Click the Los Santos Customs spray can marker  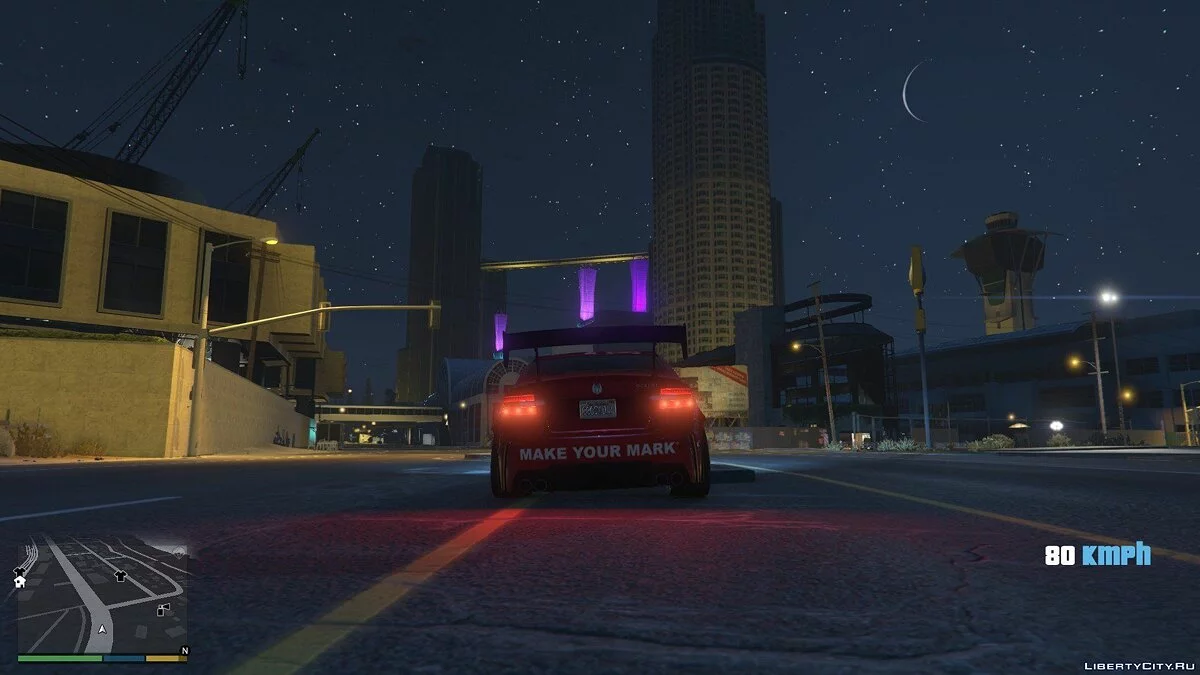pos(164,610)
